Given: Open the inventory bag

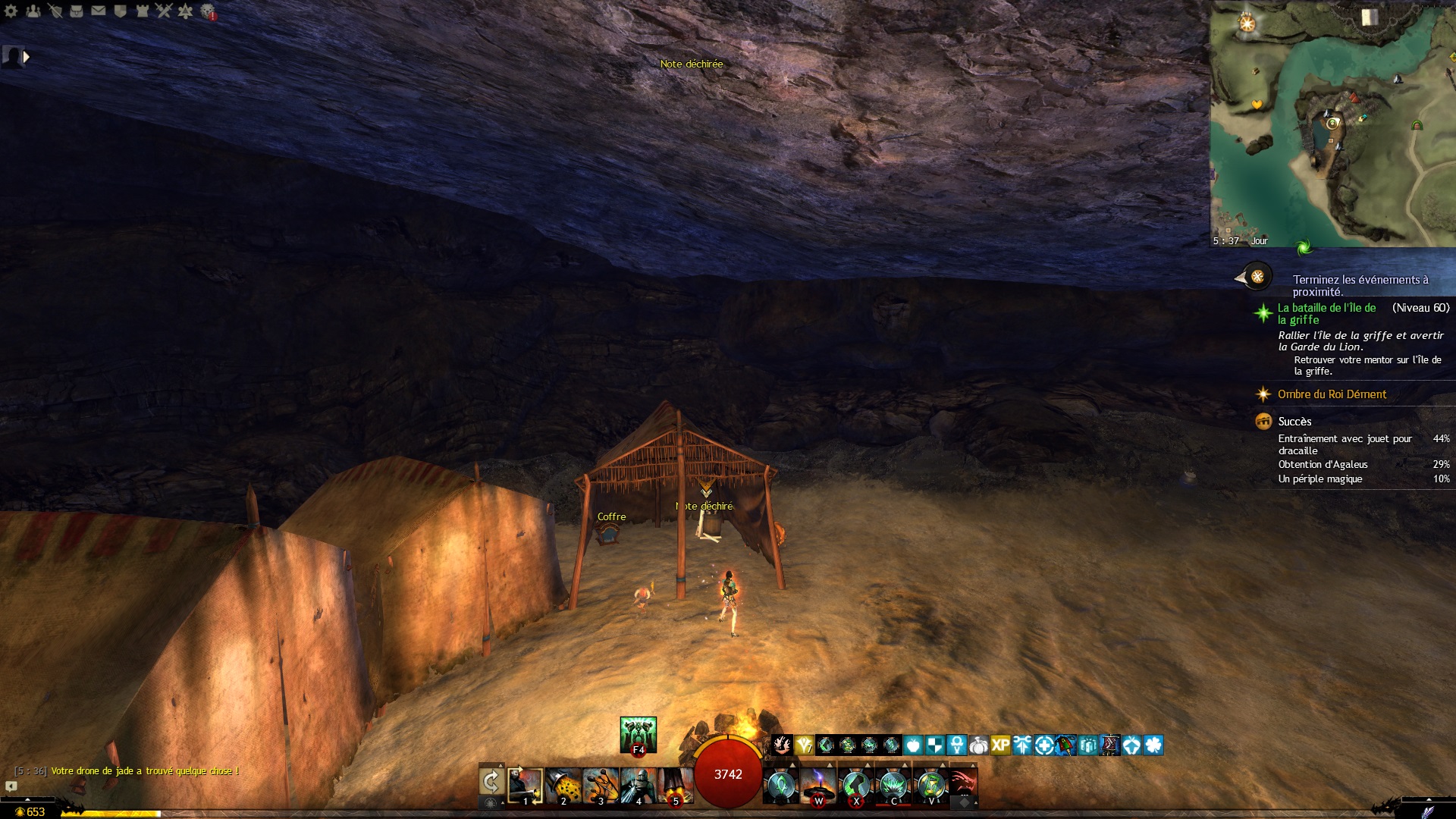Looking at the screenshot, I should tap(77, 11).
